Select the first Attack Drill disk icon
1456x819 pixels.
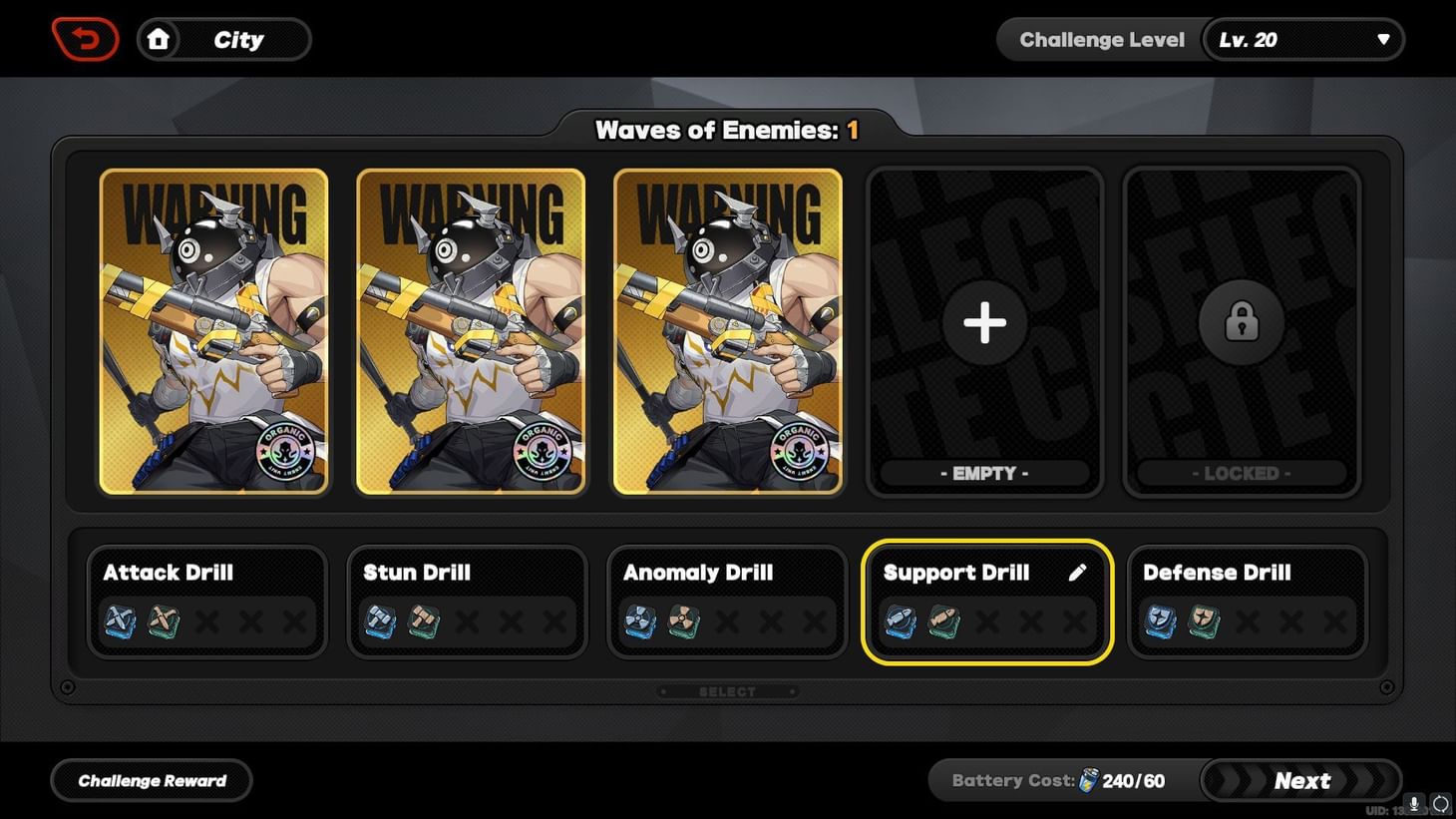[x=119, y=621]
